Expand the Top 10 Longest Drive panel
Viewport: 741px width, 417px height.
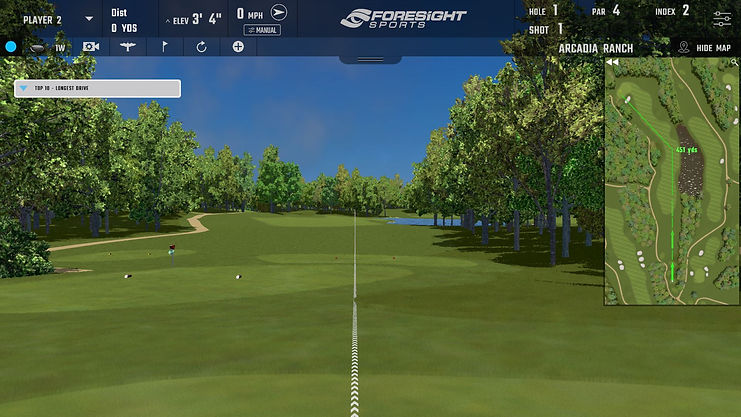[x=24, y=88]
